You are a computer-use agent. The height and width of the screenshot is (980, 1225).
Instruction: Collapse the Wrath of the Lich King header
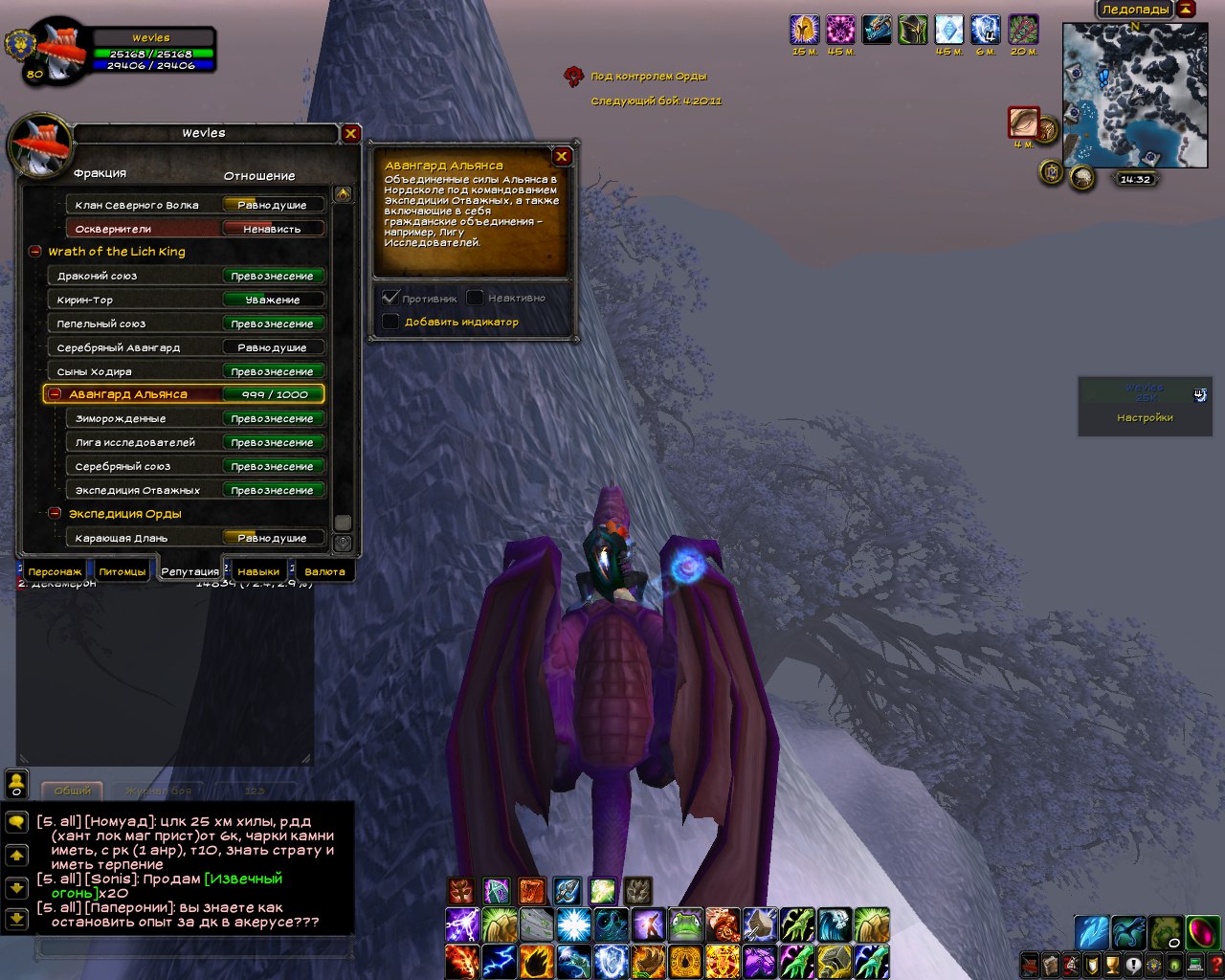[35, 252]
